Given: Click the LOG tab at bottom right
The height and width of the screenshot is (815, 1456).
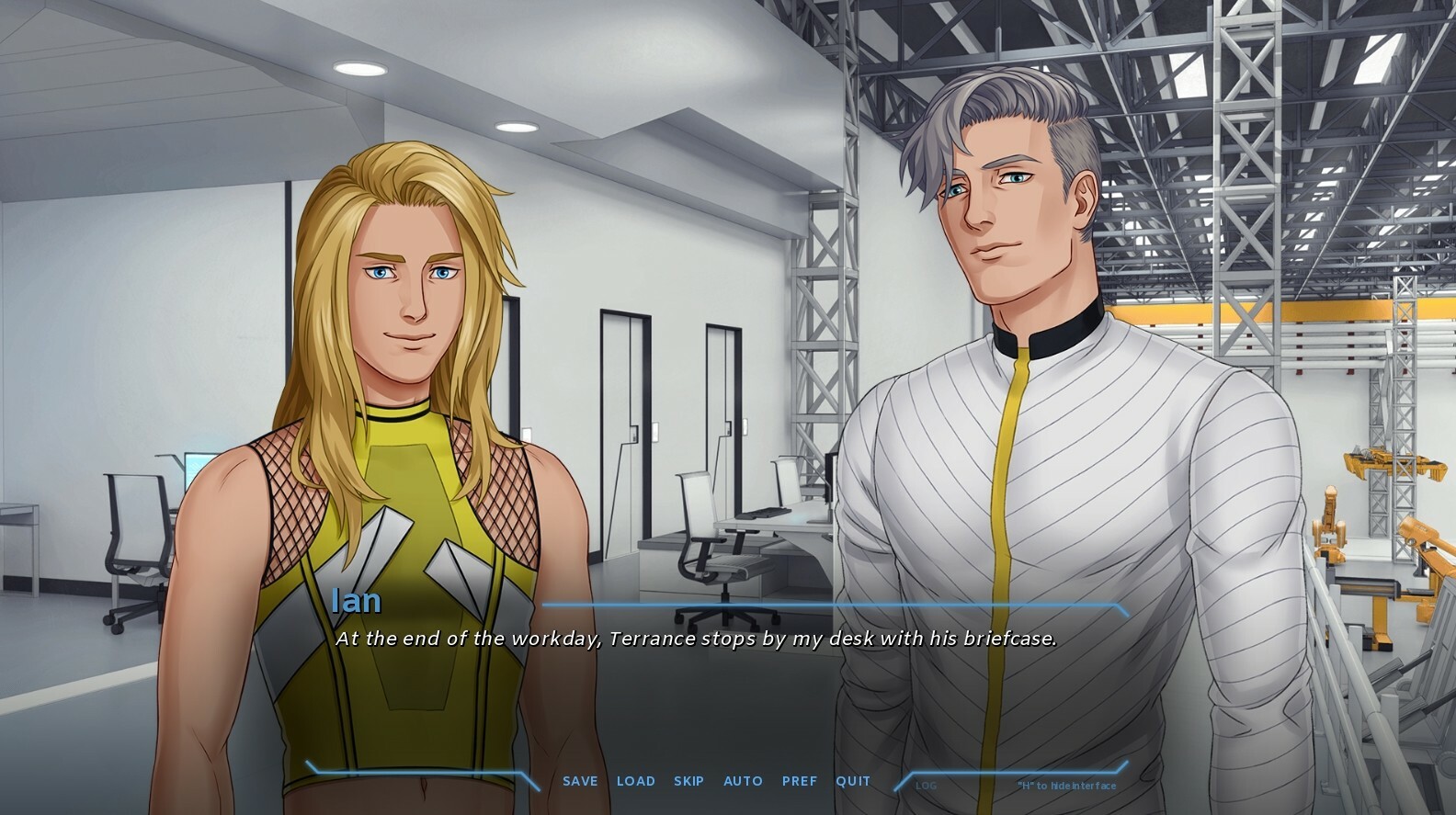Looking at the screenshot, I should pyautogui.click(x=925, y=786).
